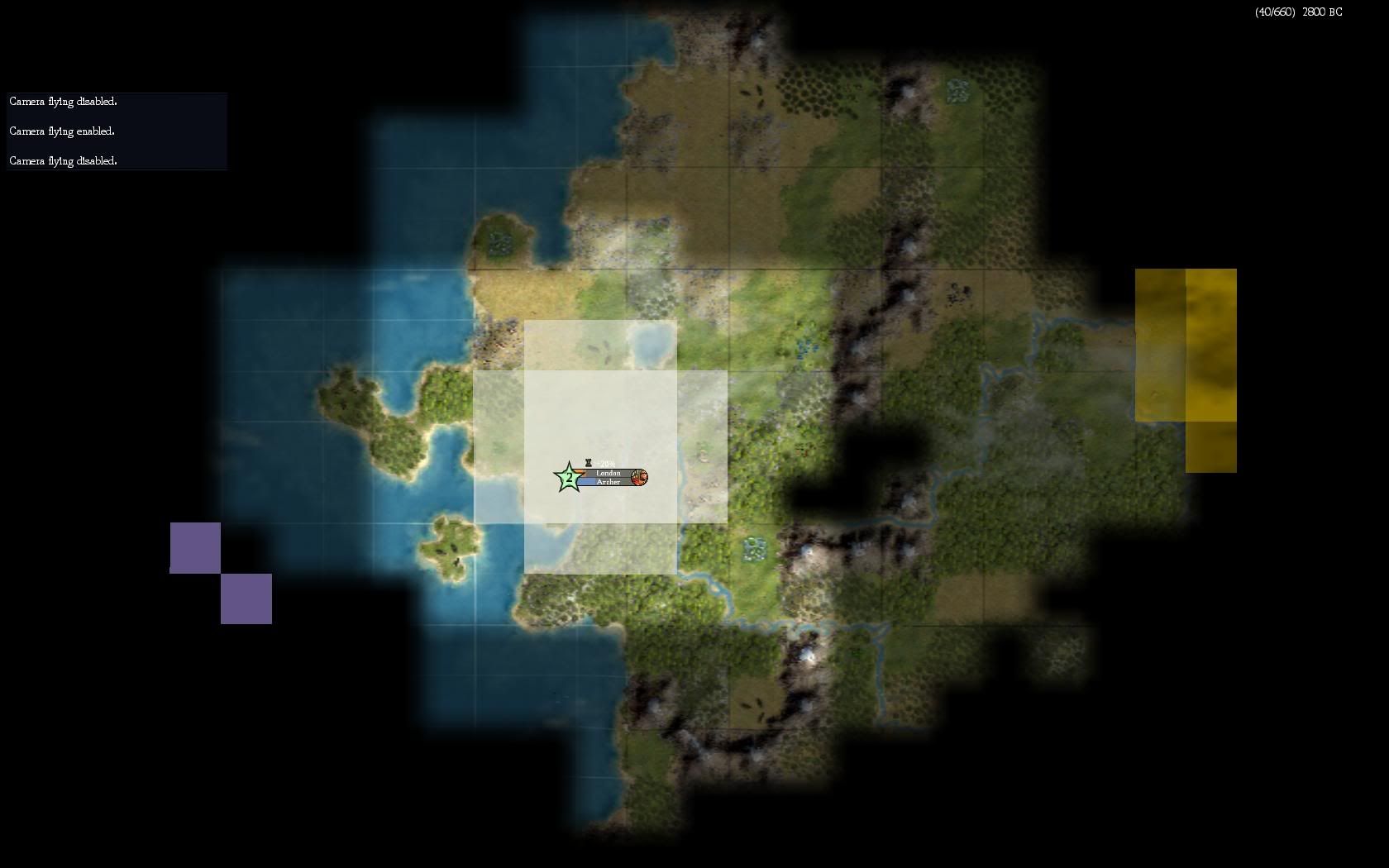This screenshot has width=1389, height=868.
Task: Click the purple foreign culture tile
Action: 195,547
